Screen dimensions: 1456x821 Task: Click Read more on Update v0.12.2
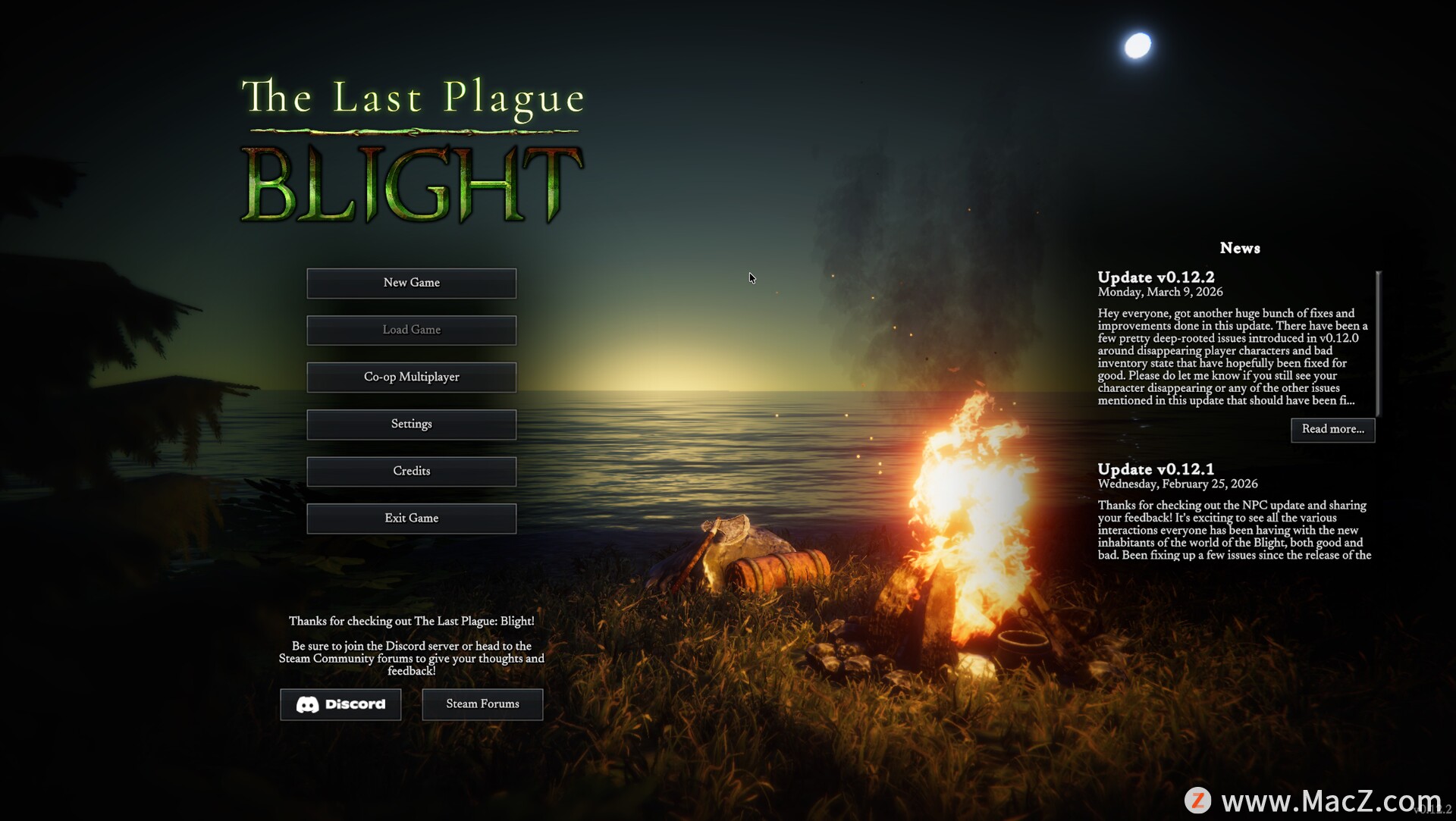coord(1332,429)
